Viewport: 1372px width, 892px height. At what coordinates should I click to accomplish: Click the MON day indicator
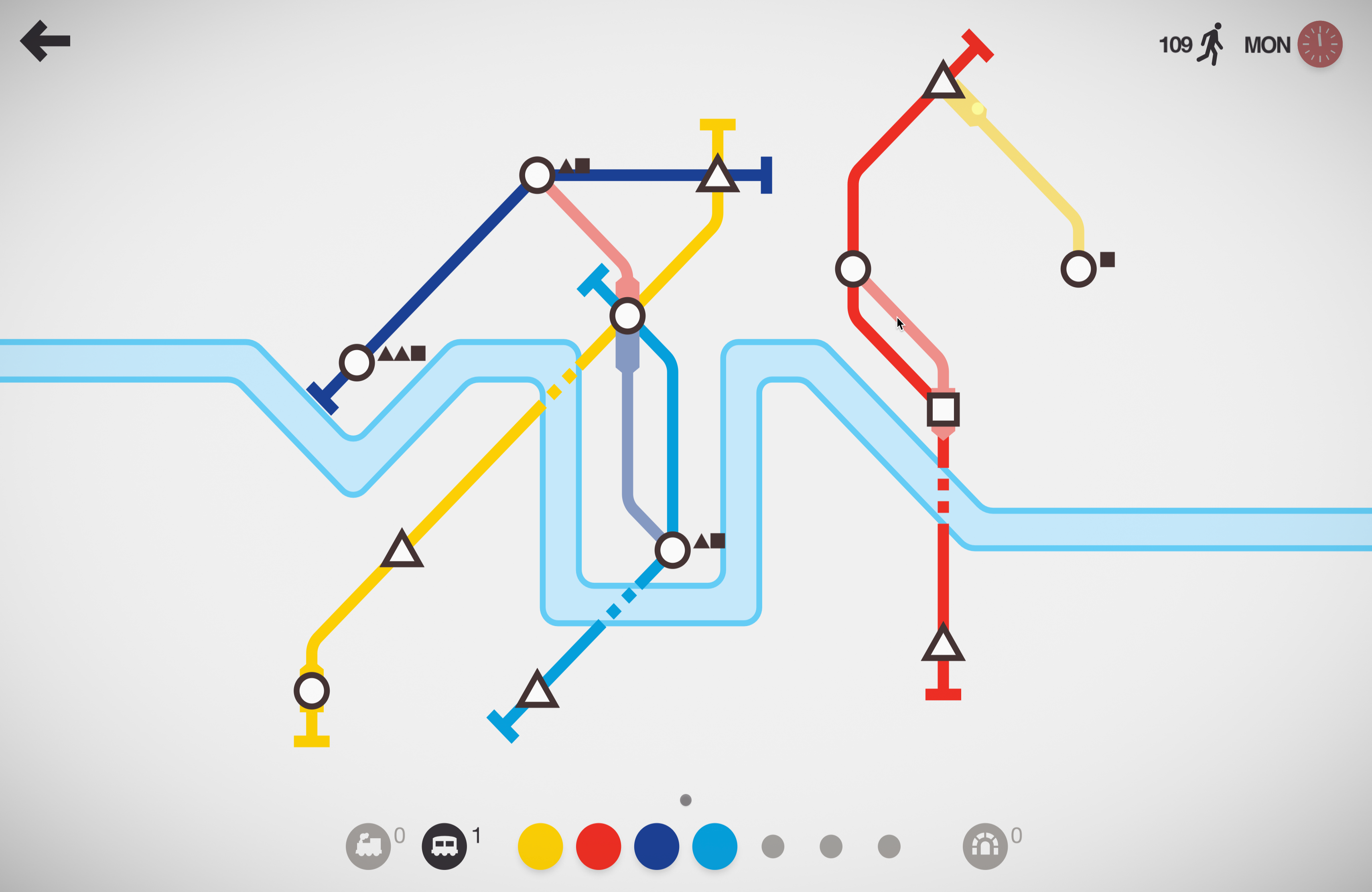coord(1266,44)
